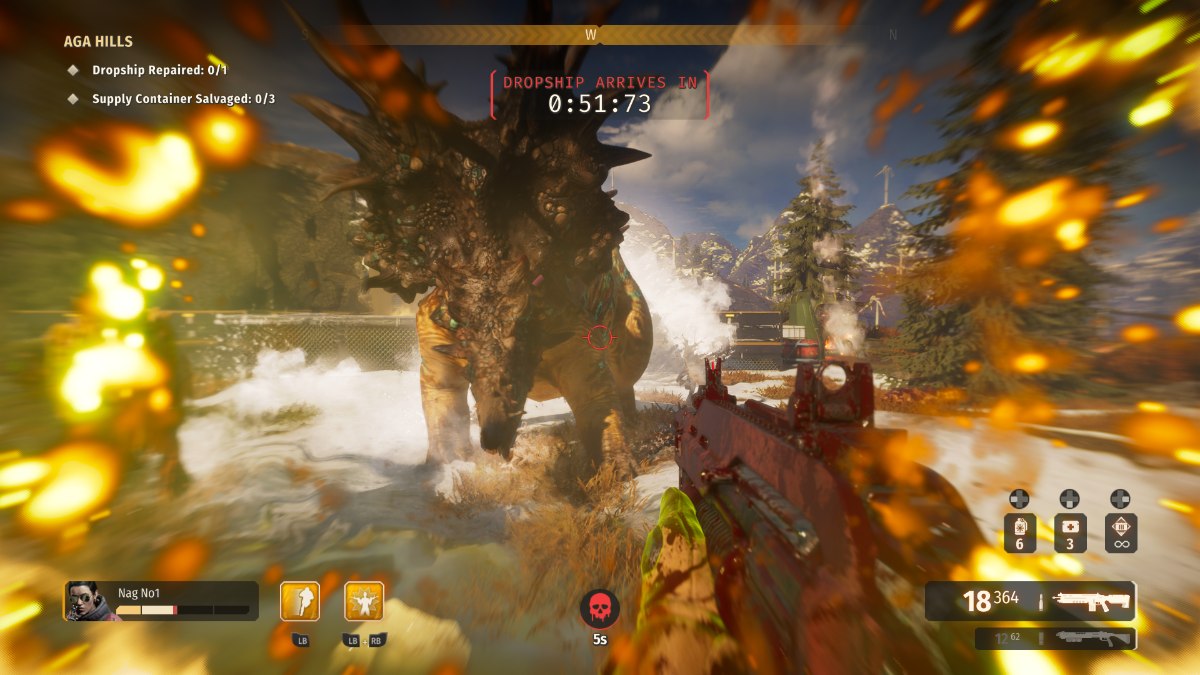Select the Dropship Repaired objective
Screen dimensions: 1200x675
(159, 70)
